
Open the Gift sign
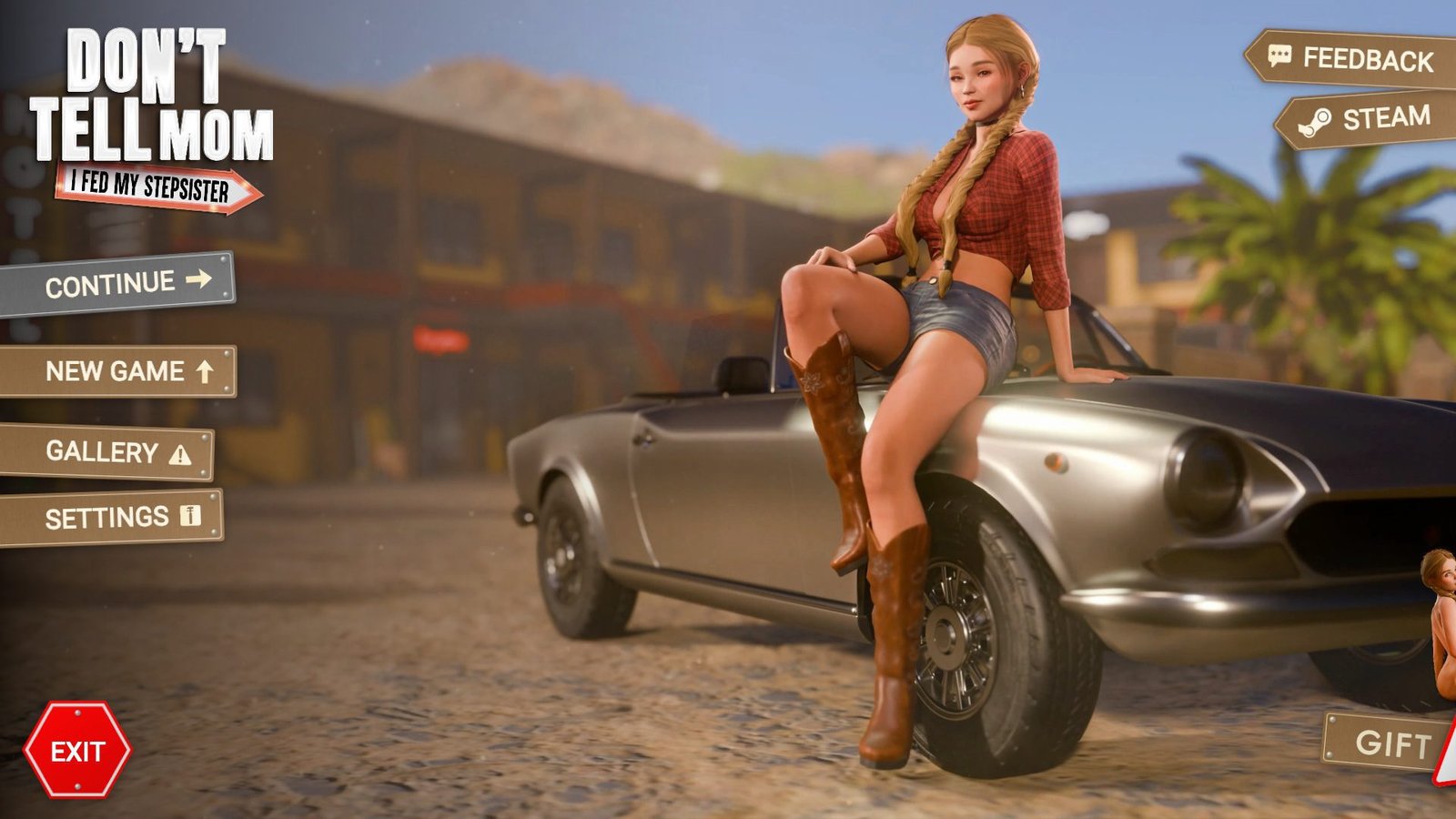(x=1388, y=743)
